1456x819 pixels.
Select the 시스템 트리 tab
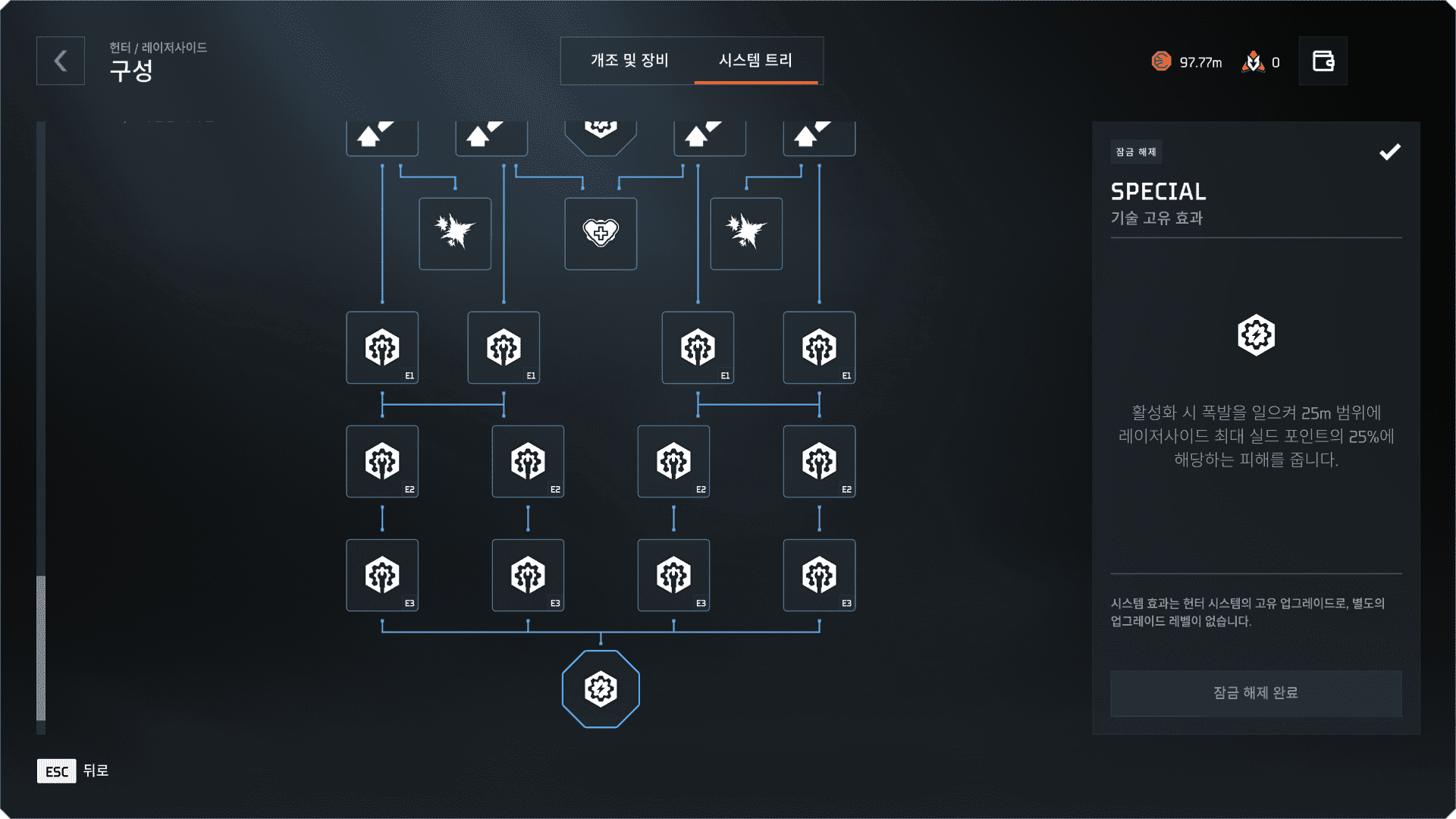click(x=758, y=61)
